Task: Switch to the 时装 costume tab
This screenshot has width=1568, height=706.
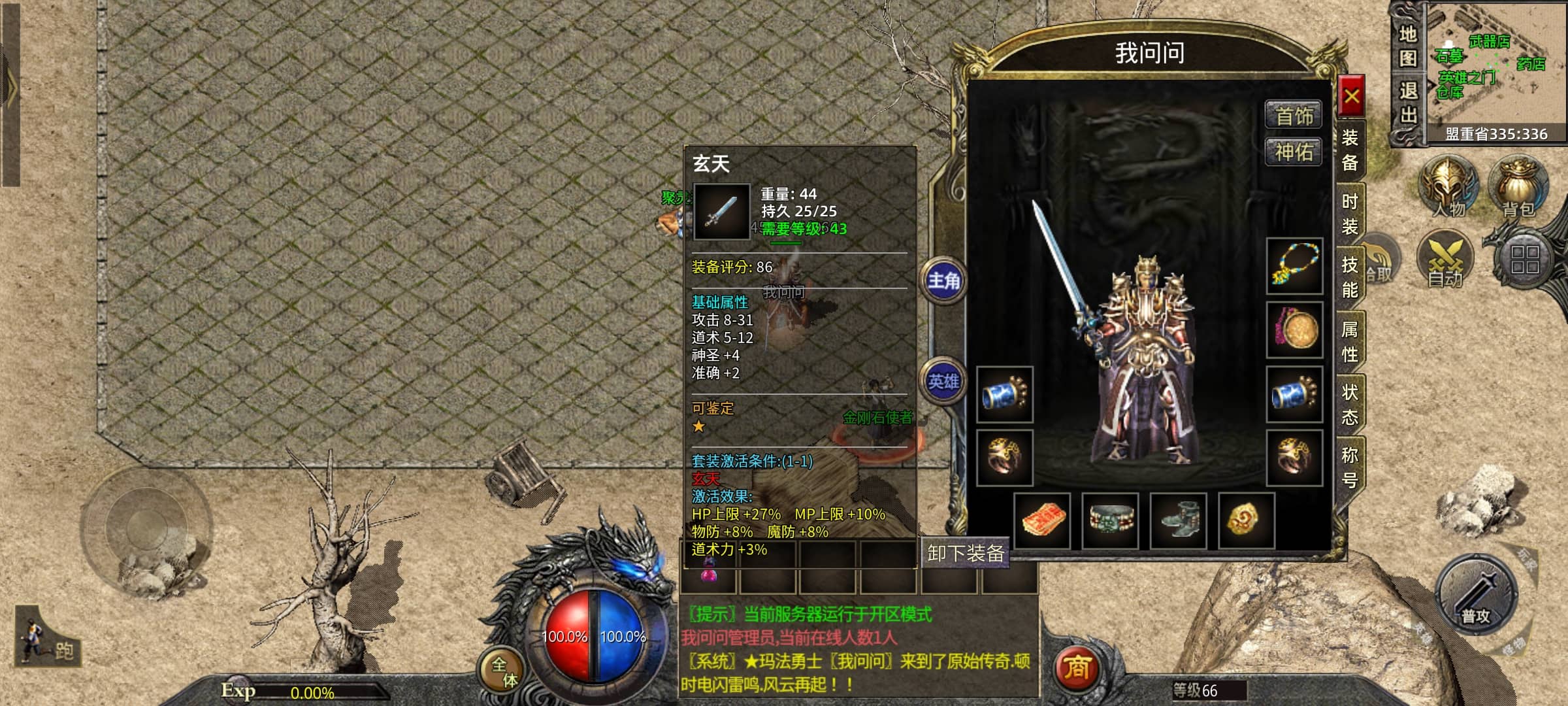Action: coord(1350,214)
